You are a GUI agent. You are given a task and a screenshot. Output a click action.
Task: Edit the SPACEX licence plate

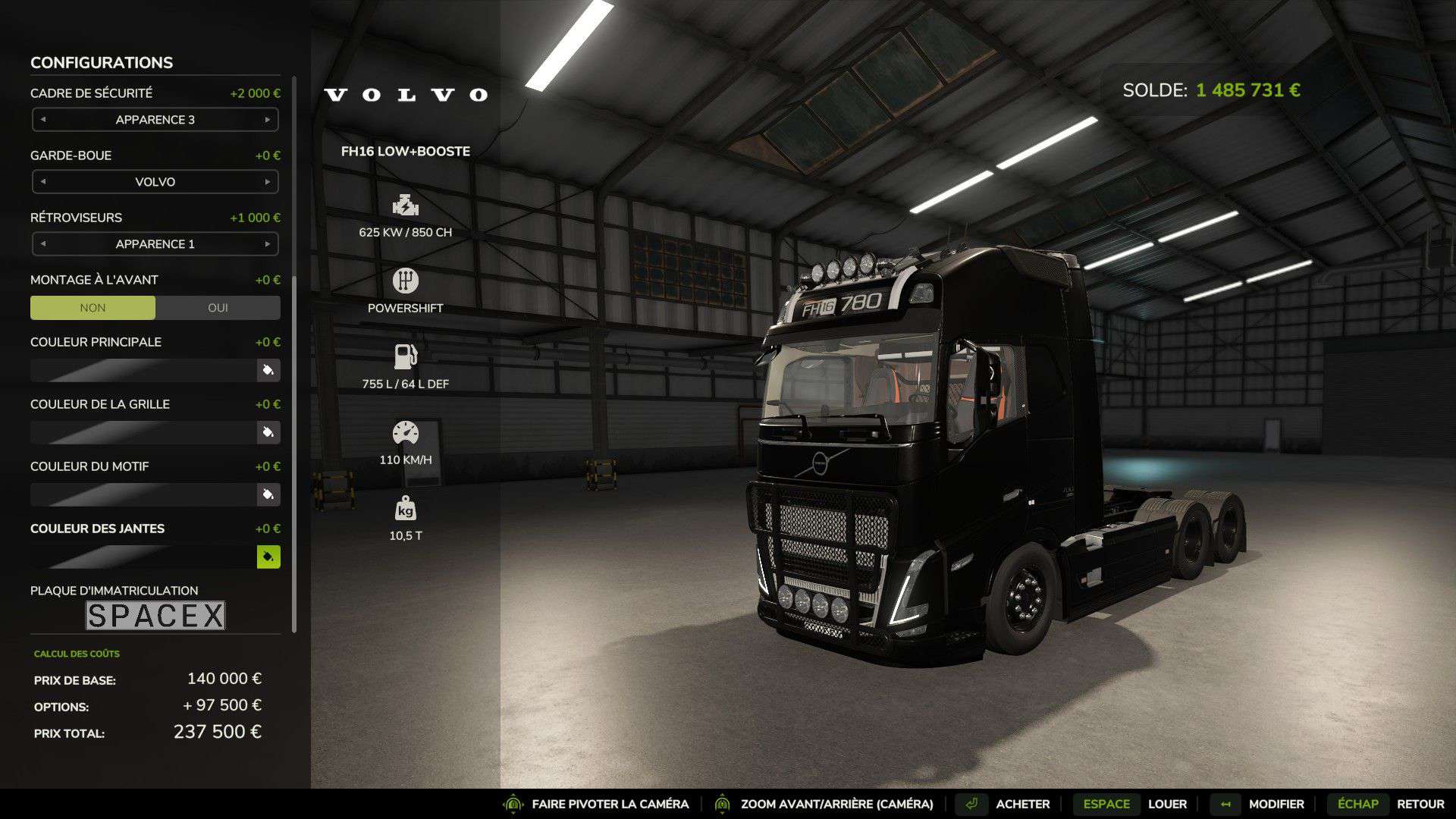click(x=155, y=616)
